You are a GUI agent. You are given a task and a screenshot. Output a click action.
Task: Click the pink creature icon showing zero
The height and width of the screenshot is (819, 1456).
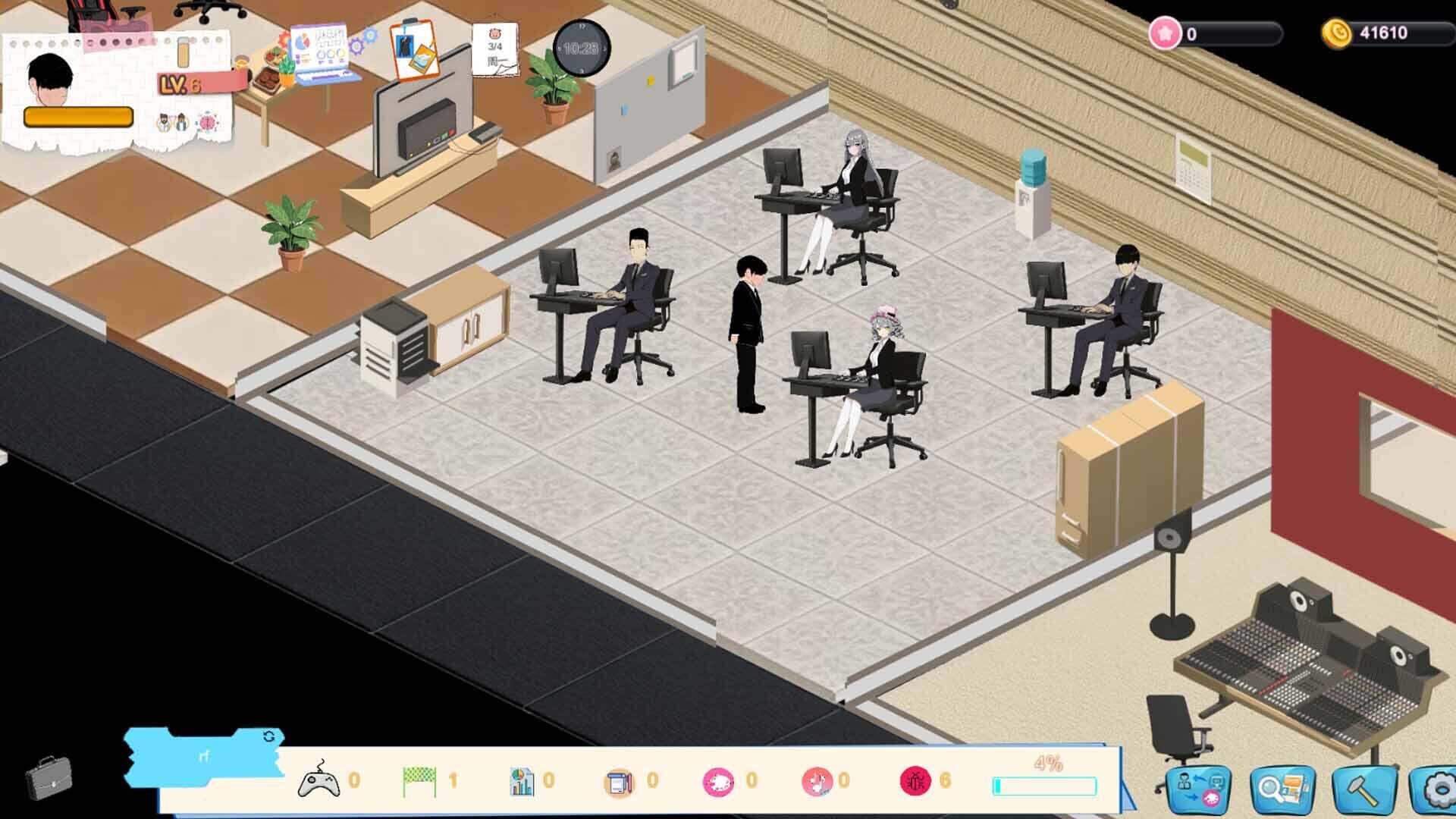pos(719,783)
